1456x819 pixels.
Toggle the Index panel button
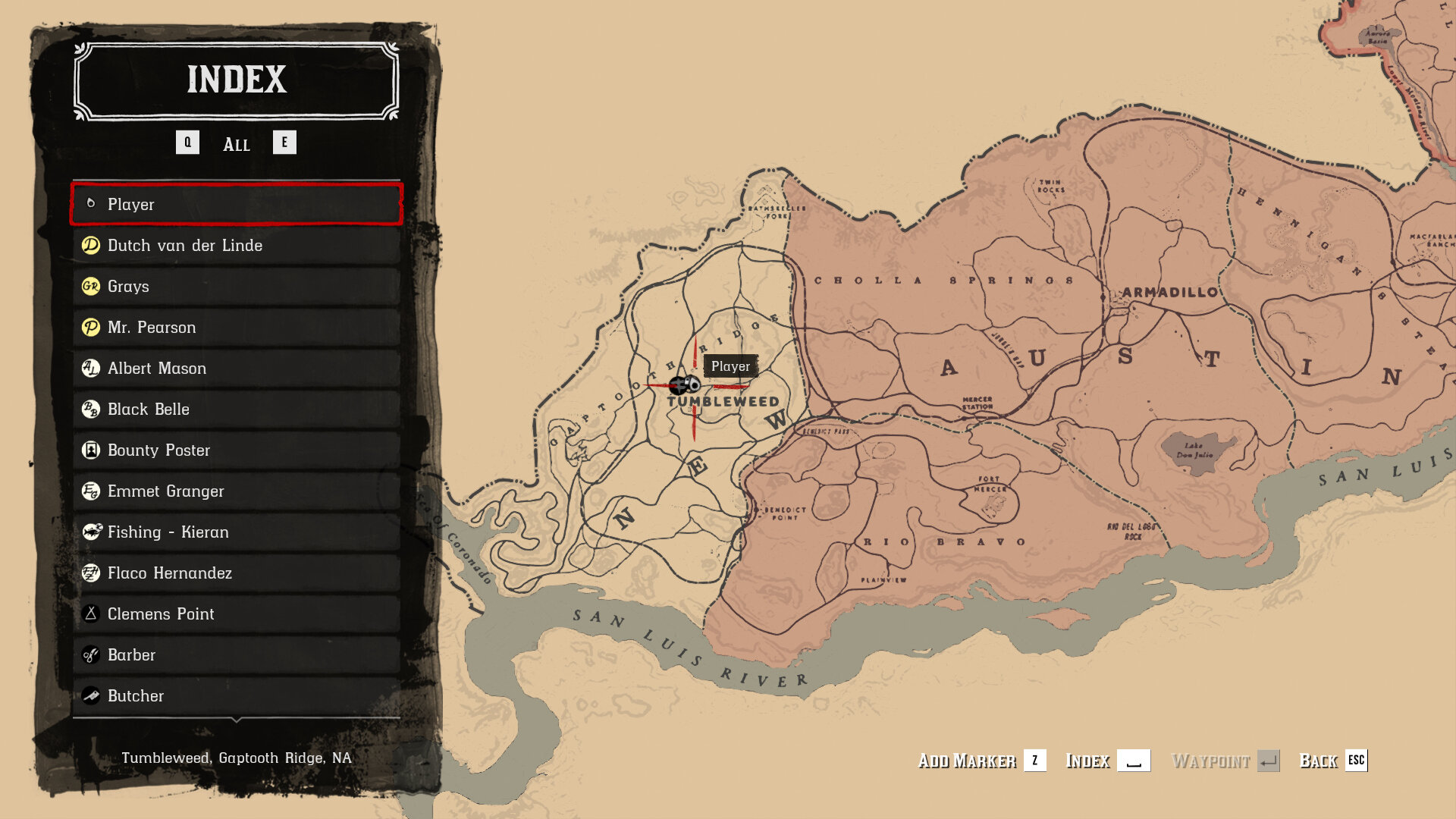[1107, 761]
